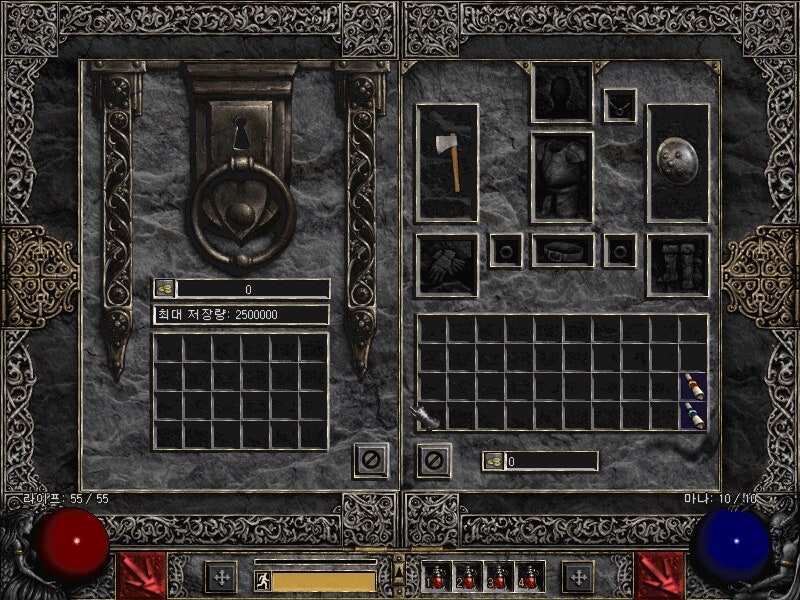Viewport: 800px width, 600px height.
Task: Toggle the run/walk button
Action: click(x=262, y=581)
